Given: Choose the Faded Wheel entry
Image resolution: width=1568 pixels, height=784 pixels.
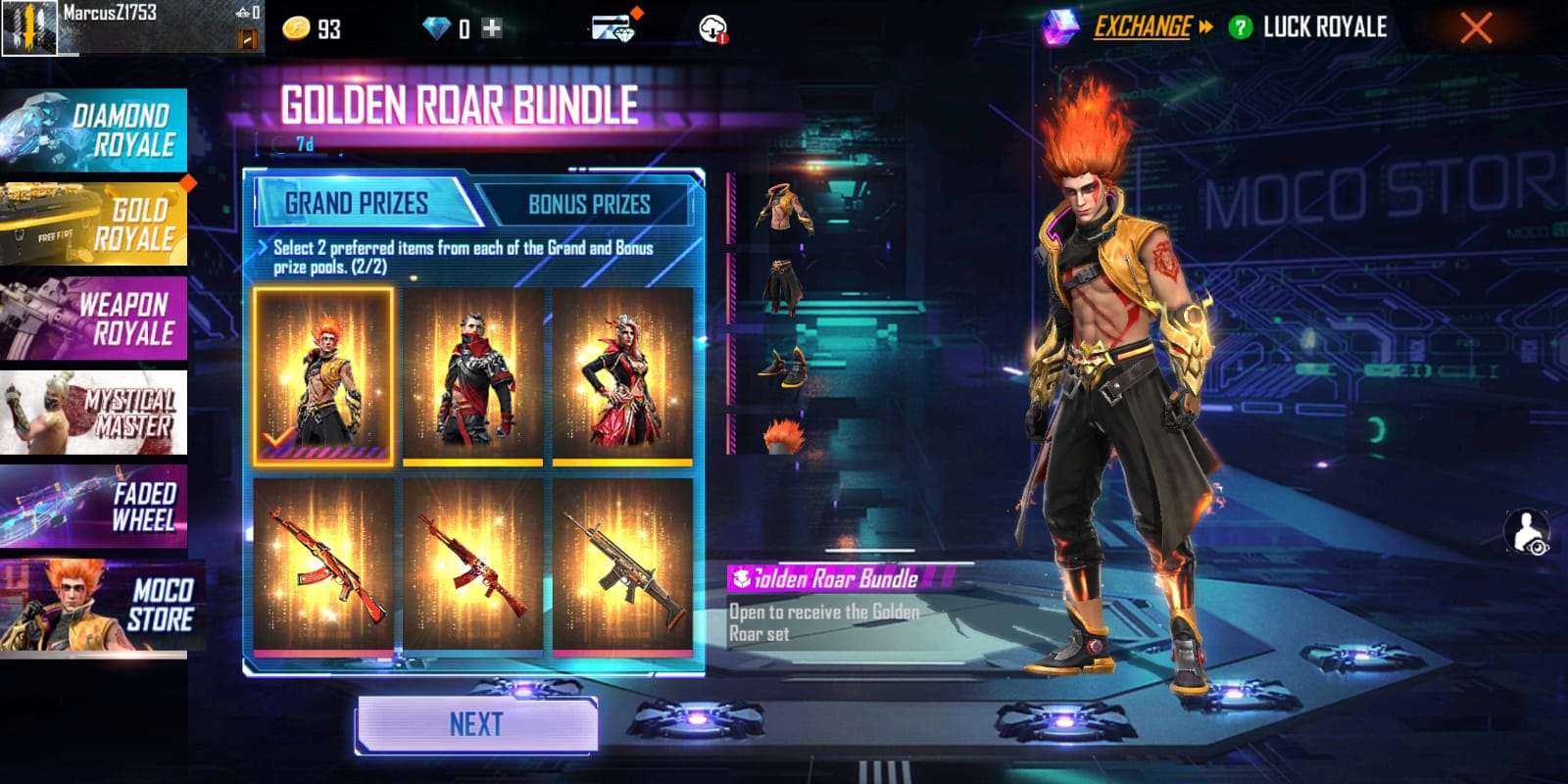Looking at the screenshot, I should tap(94, 507).
